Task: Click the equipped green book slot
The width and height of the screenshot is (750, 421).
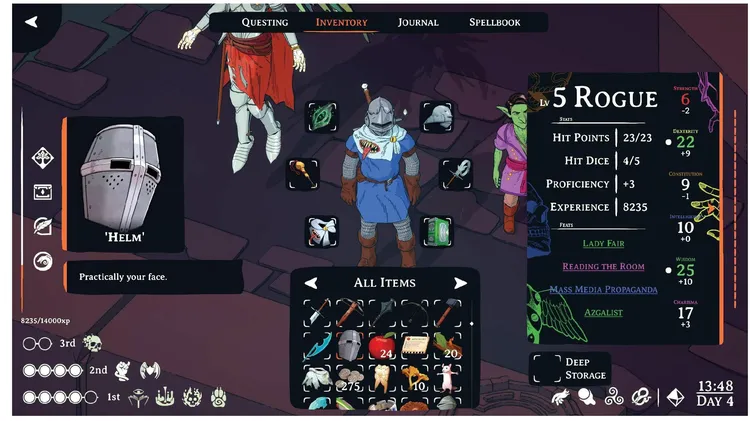Action: coord(437,231)
